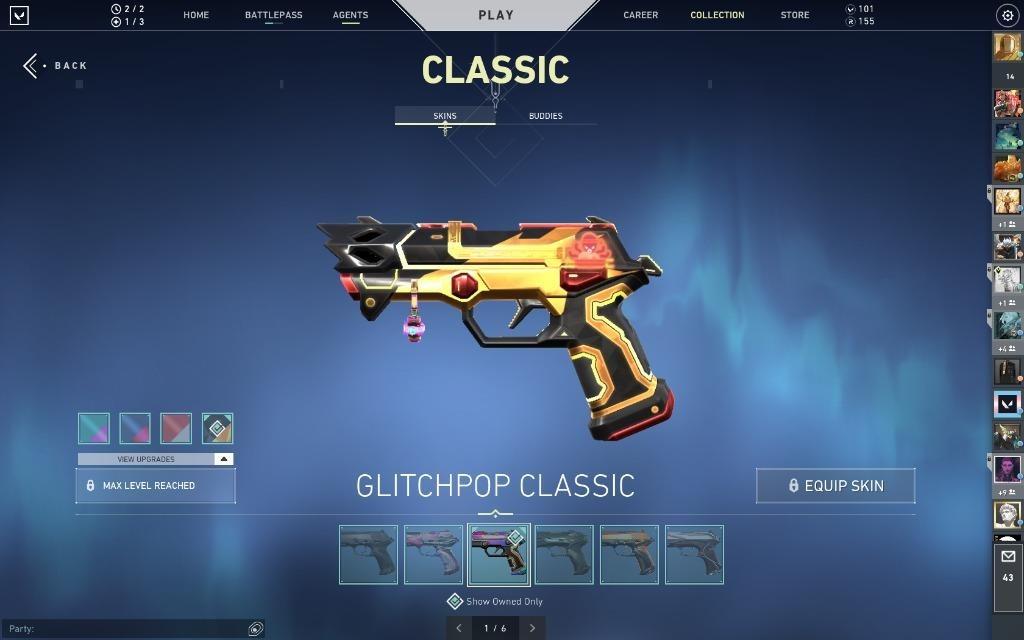
Task: Open the mail inbox icon
Action: coord(1007,557)
